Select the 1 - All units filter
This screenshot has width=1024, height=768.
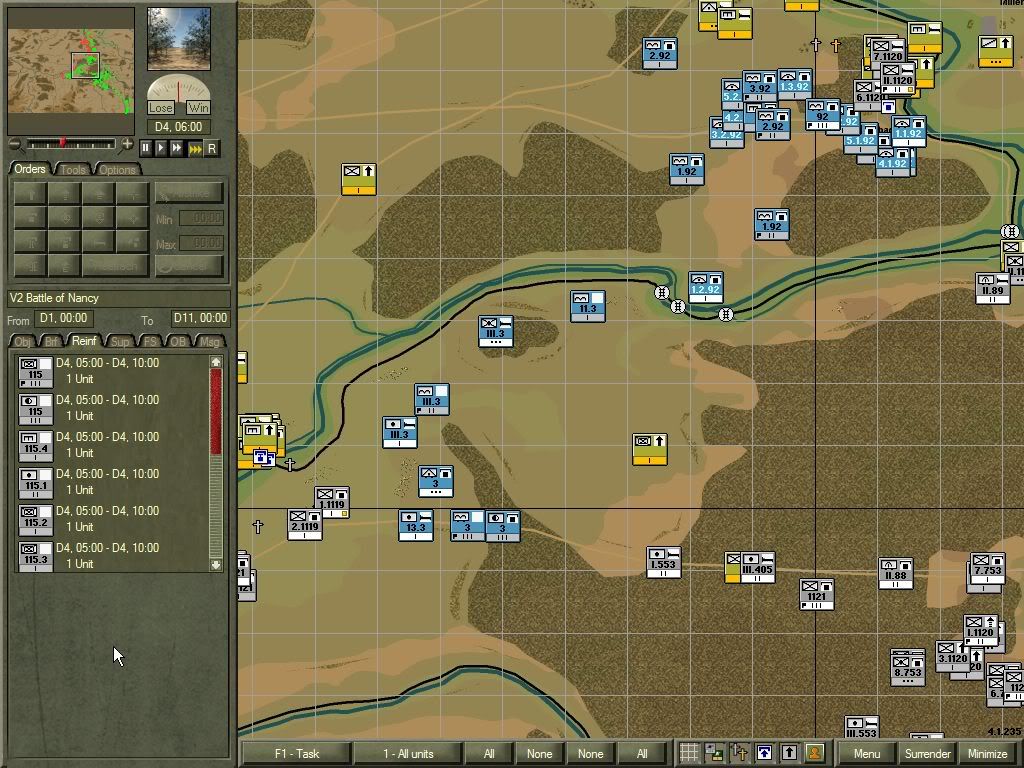click(x=408, y=753)
